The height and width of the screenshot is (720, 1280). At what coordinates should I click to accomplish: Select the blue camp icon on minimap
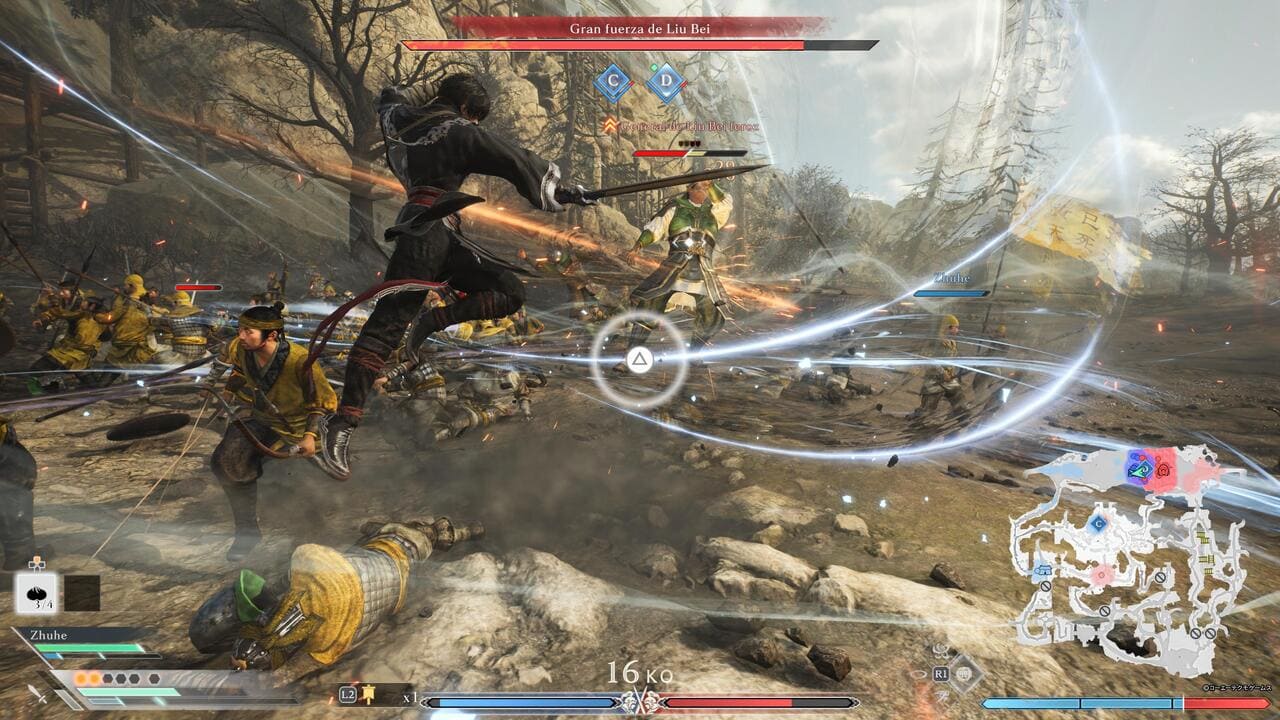click(1043, 570)
